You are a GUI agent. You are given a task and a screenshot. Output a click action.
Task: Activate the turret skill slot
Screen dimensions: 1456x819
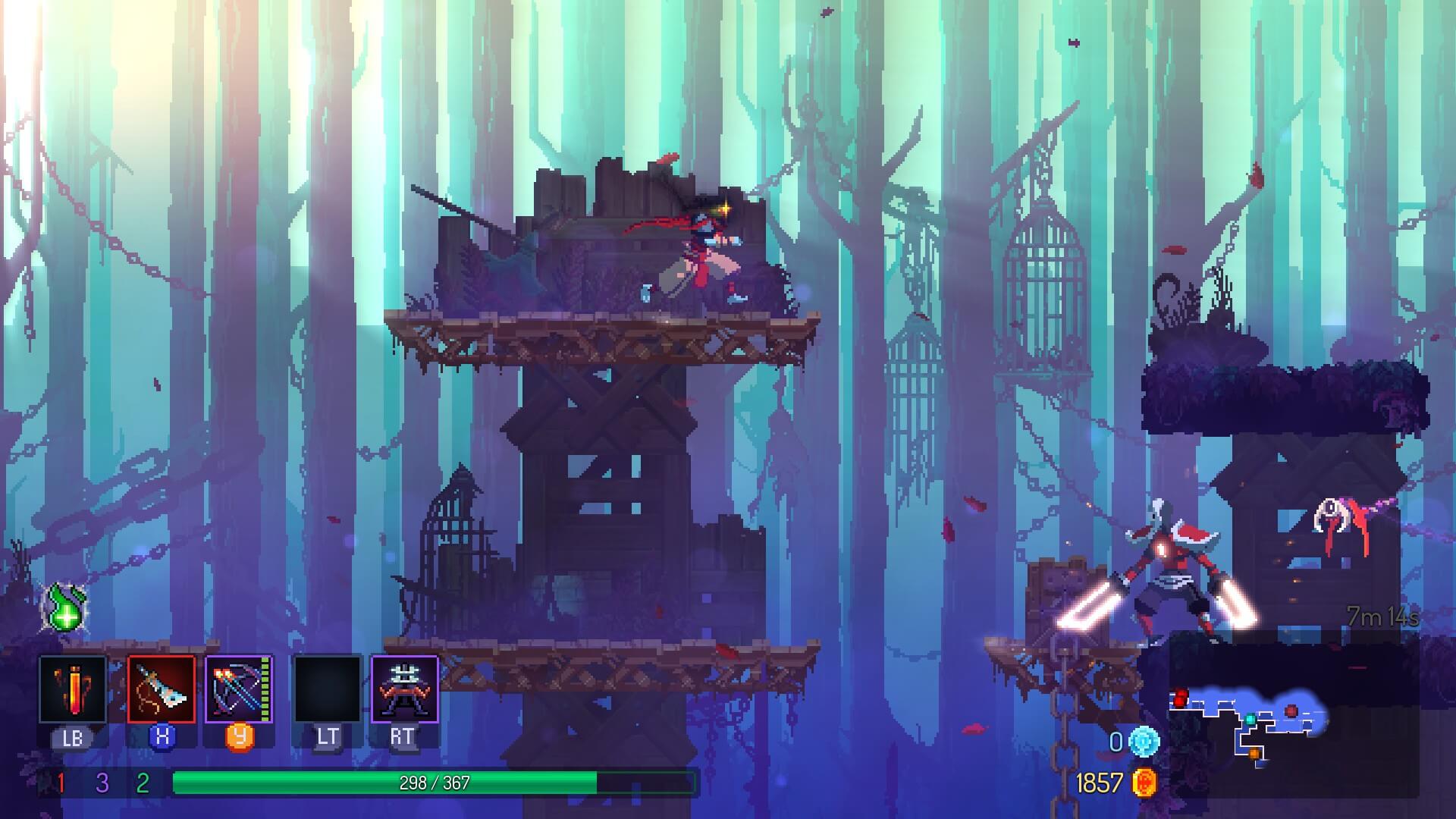point(404,689)
